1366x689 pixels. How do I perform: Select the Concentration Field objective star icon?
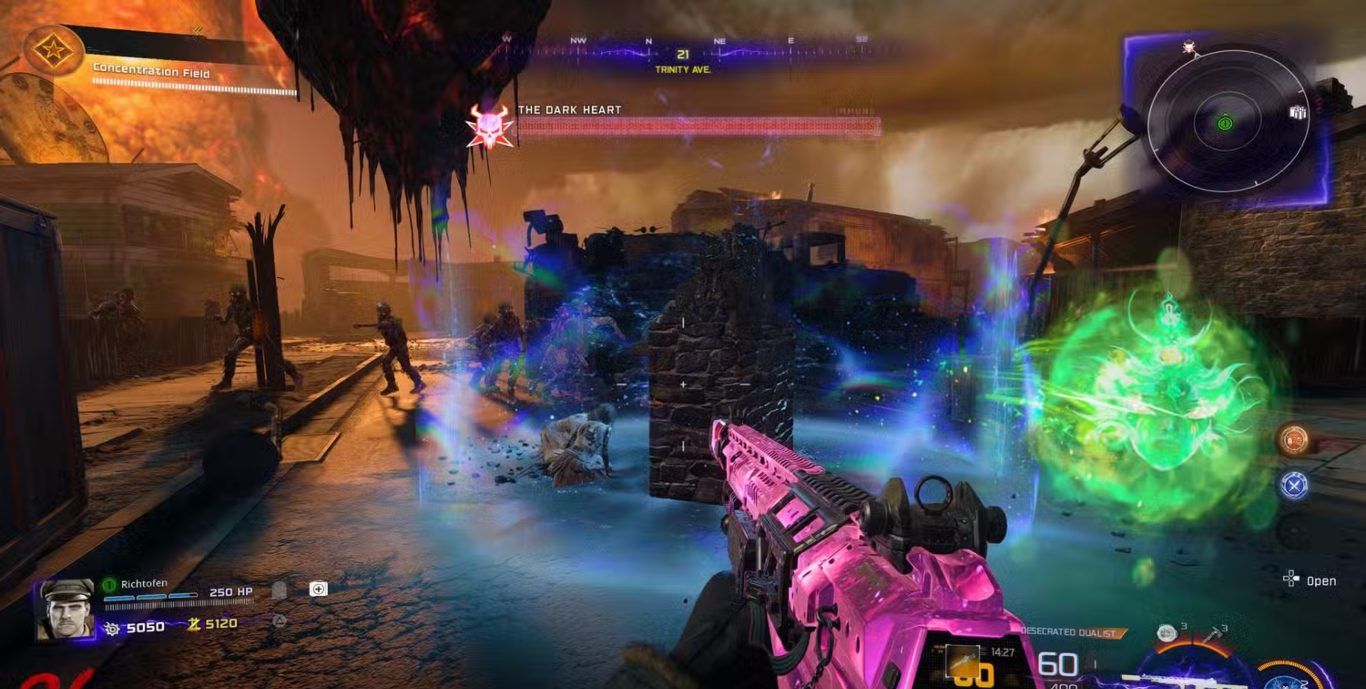(x=54, y=50)
